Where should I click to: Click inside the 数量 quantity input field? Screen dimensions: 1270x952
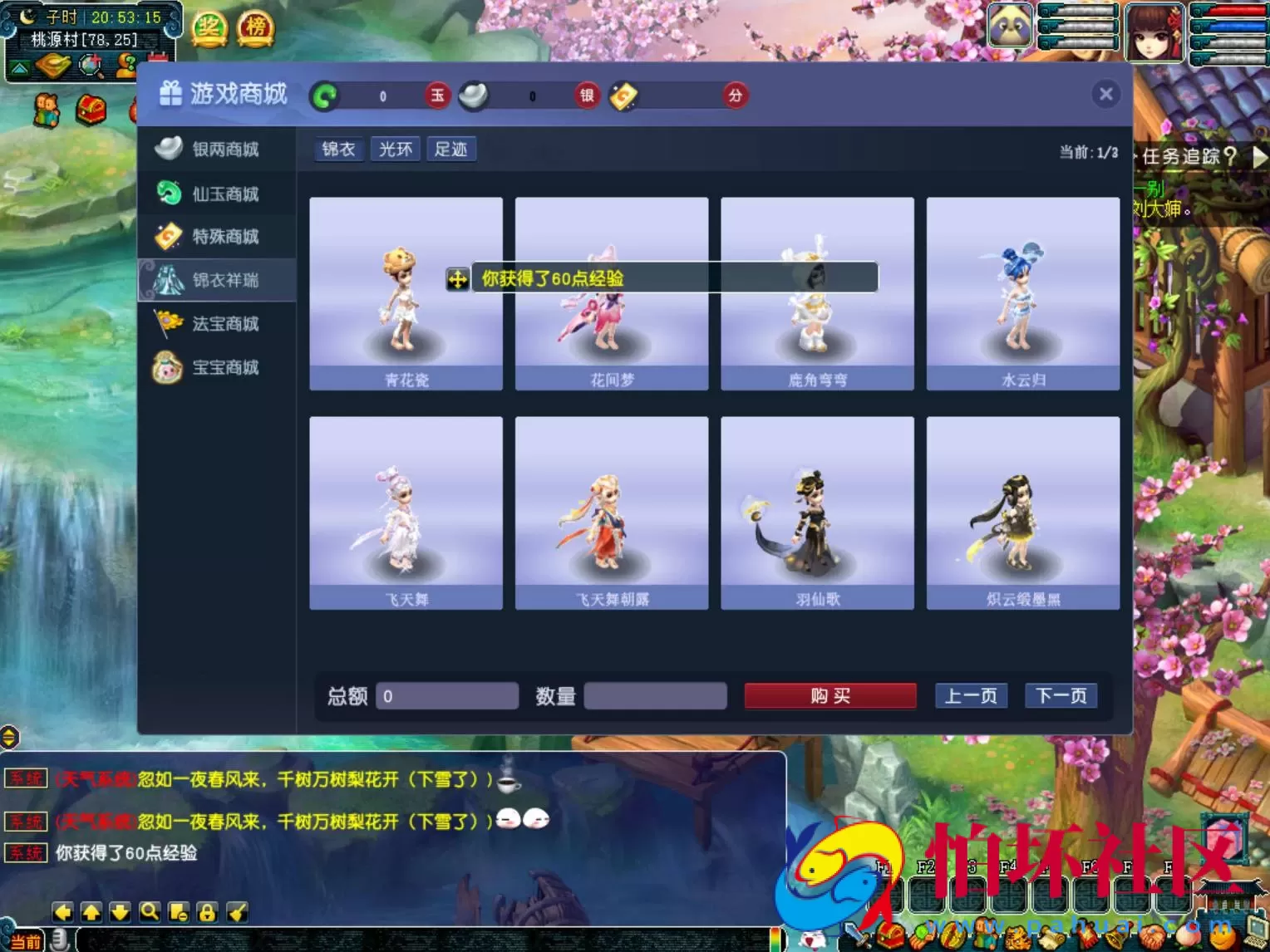pyautogui.click(x=656, y=695)
